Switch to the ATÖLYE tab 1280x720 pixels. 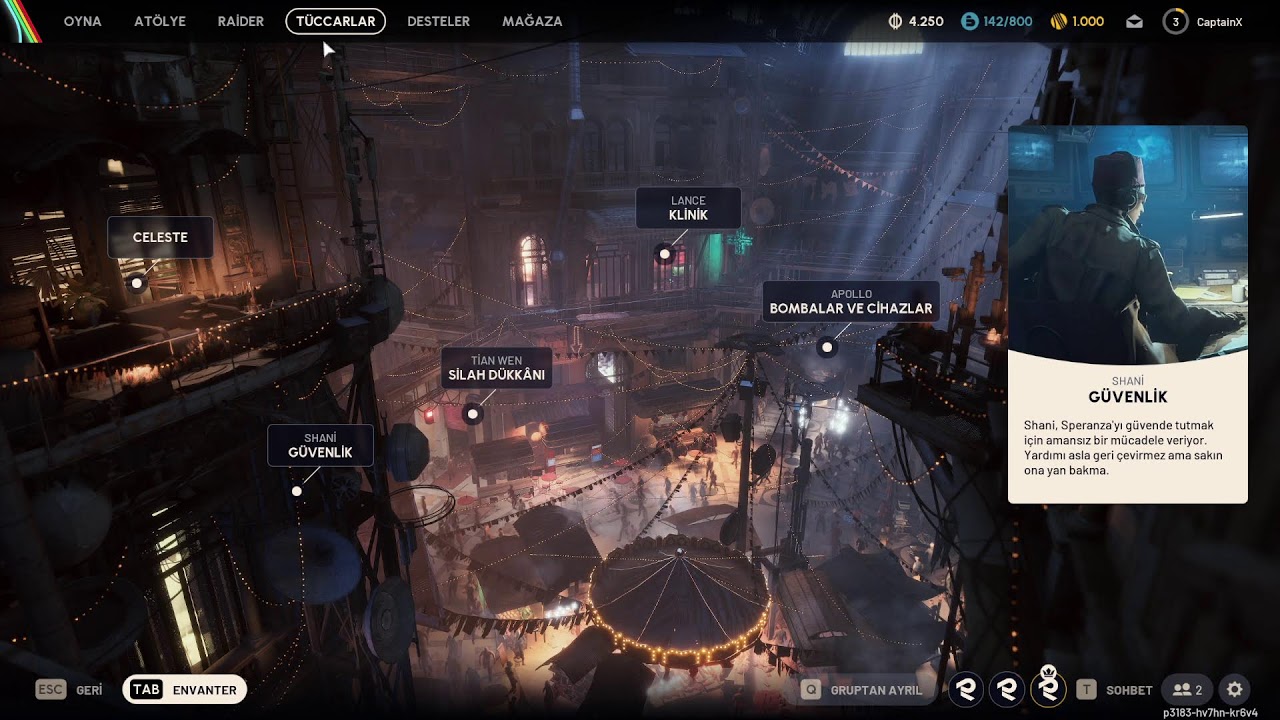pos(160,21)
